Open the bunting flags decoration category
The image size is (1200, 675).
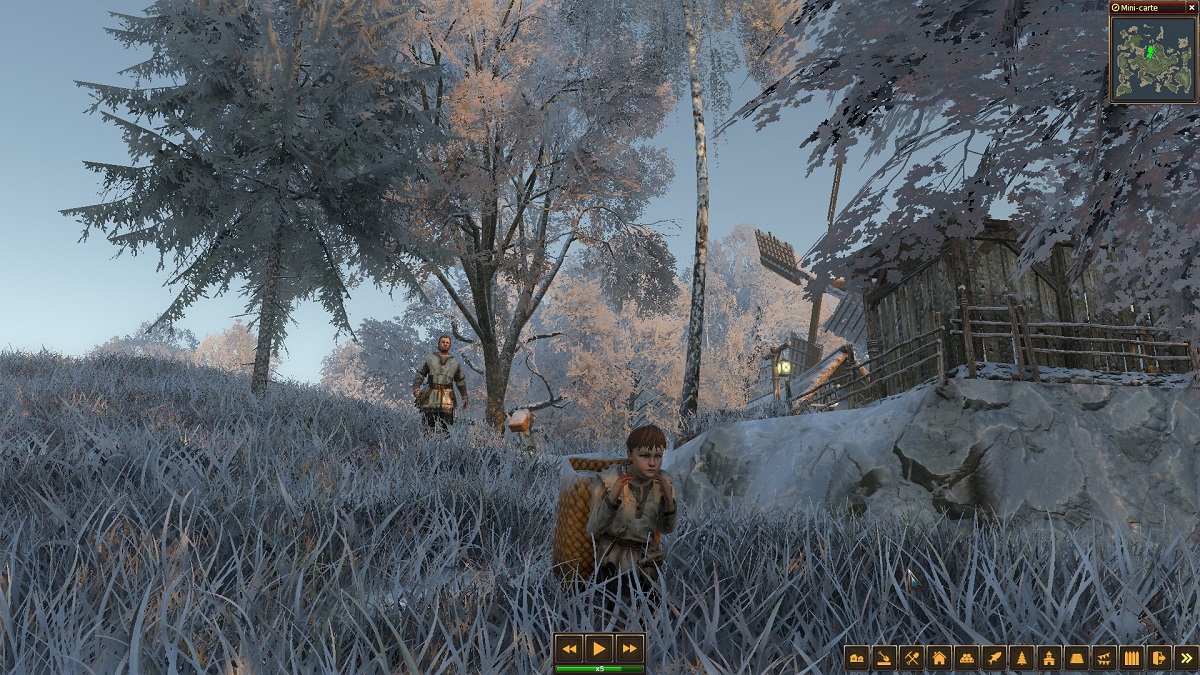1104,657
